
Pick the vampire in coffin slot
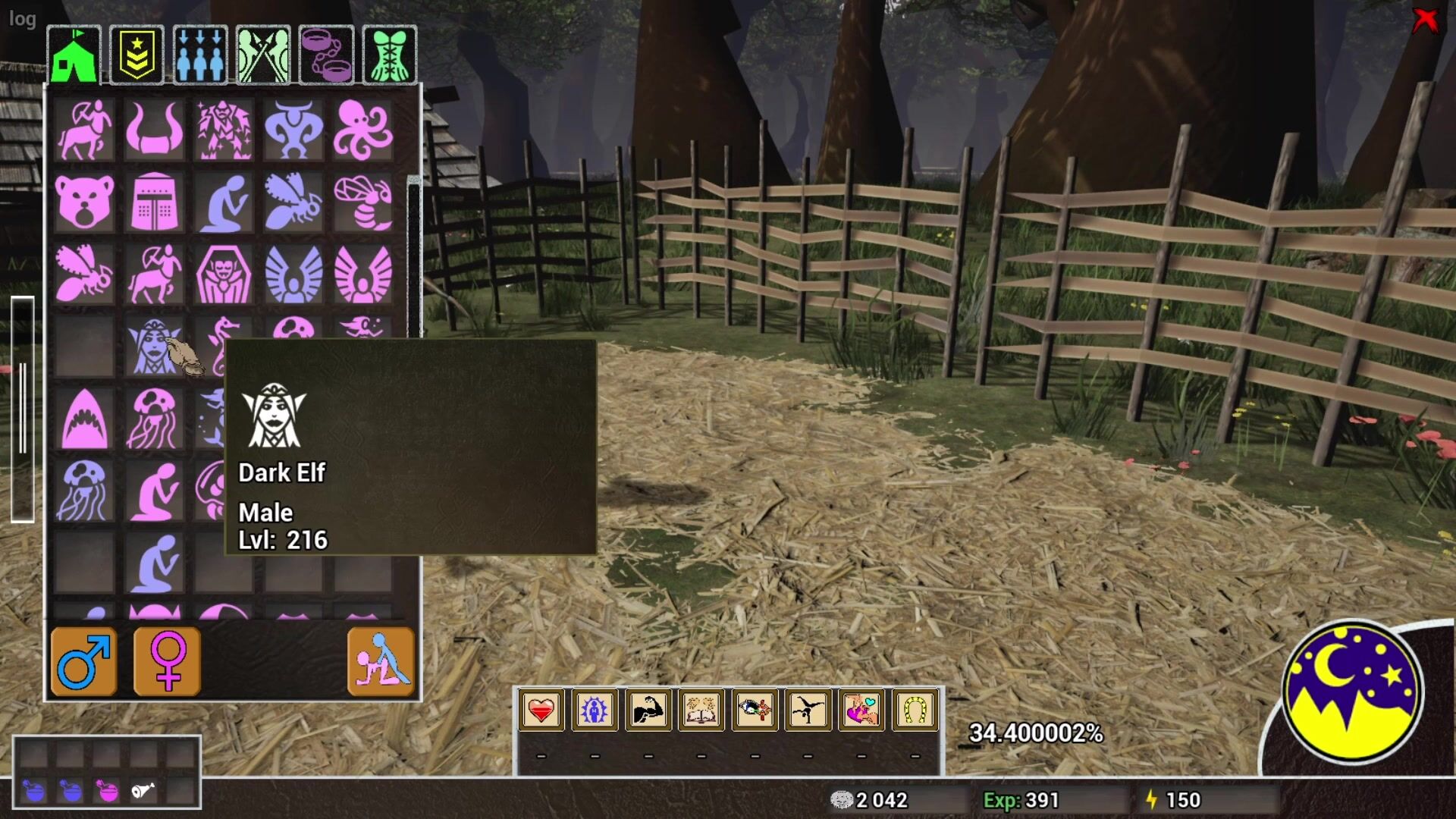tap(224, 274)
